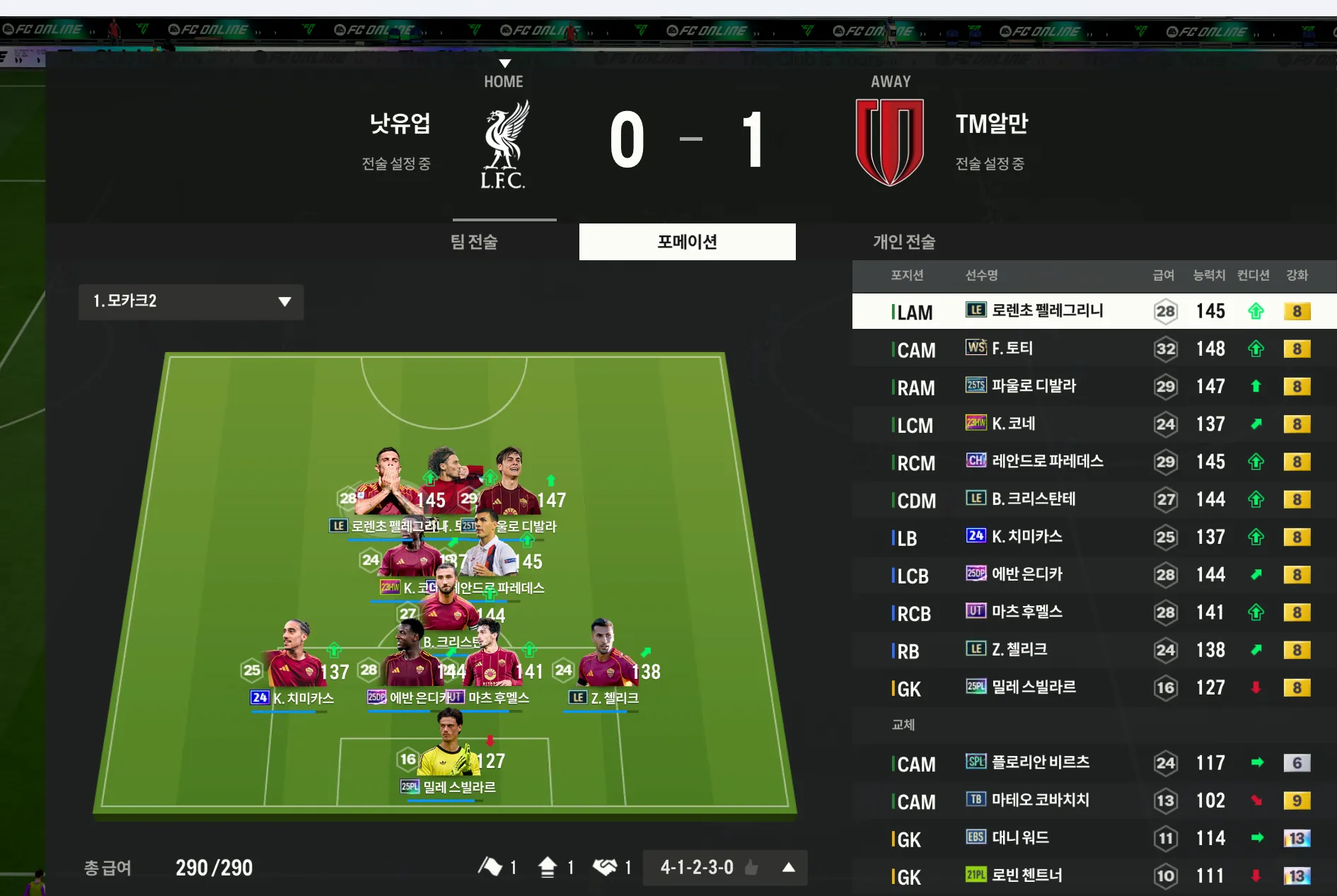The width and height of the screenshot is (1337, 896).
Task: Open the 개인 전술 tab
Action: (x=903, y=242)
